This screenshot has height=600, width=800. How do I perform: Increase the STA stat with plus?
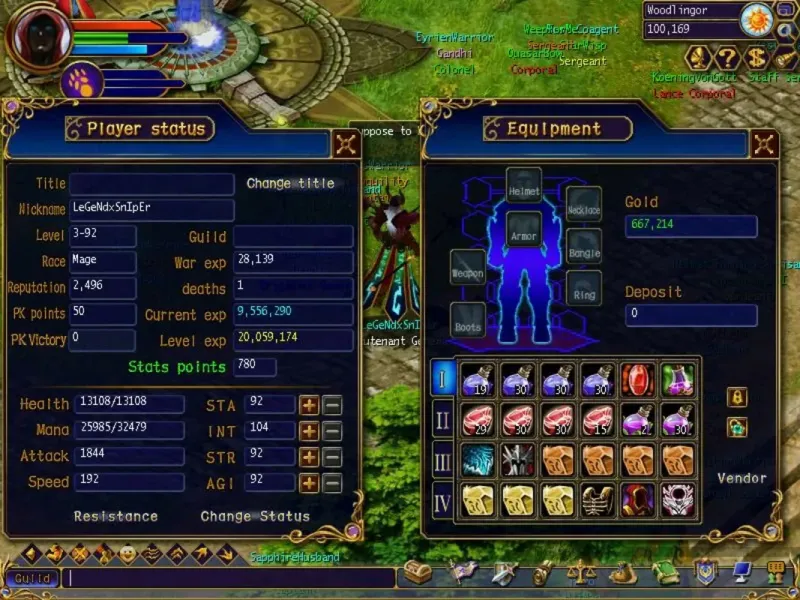(310, 405)
